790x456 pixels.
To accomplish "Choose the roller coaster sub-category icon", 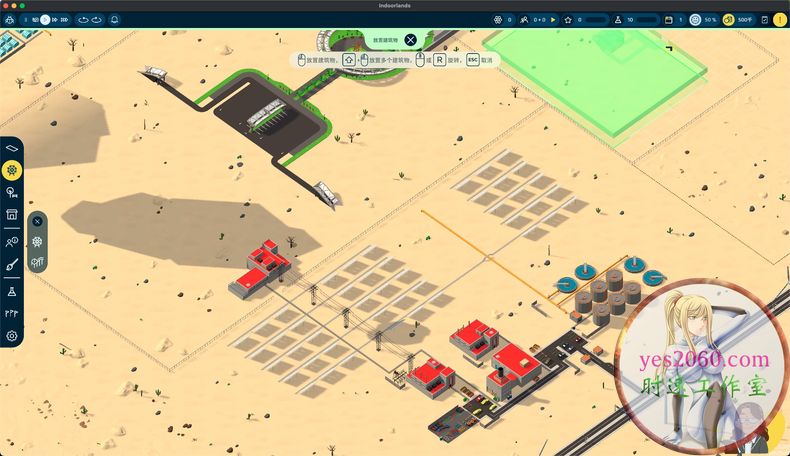I will coord(37,262).
